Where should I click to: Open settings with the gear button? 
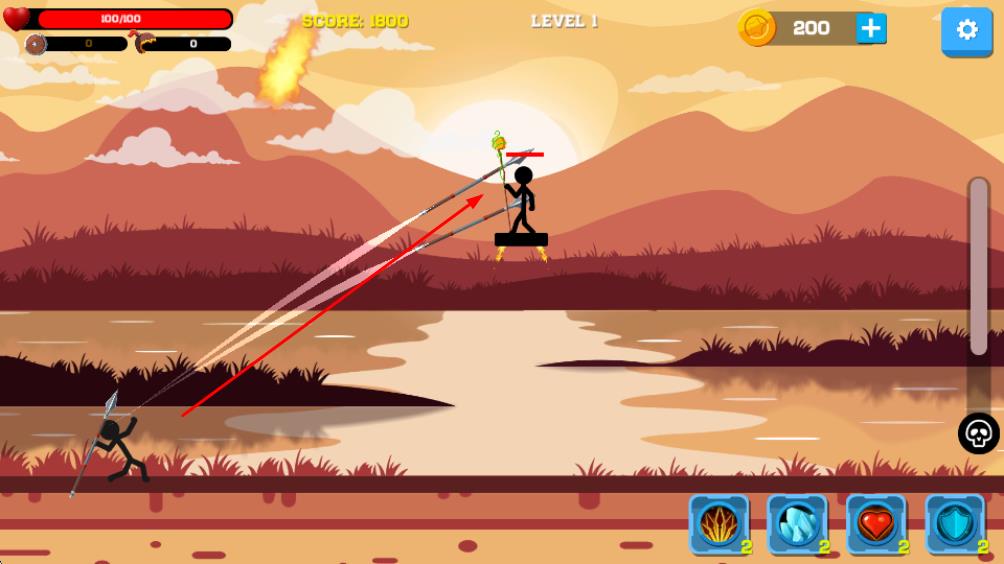coord(966,30)
